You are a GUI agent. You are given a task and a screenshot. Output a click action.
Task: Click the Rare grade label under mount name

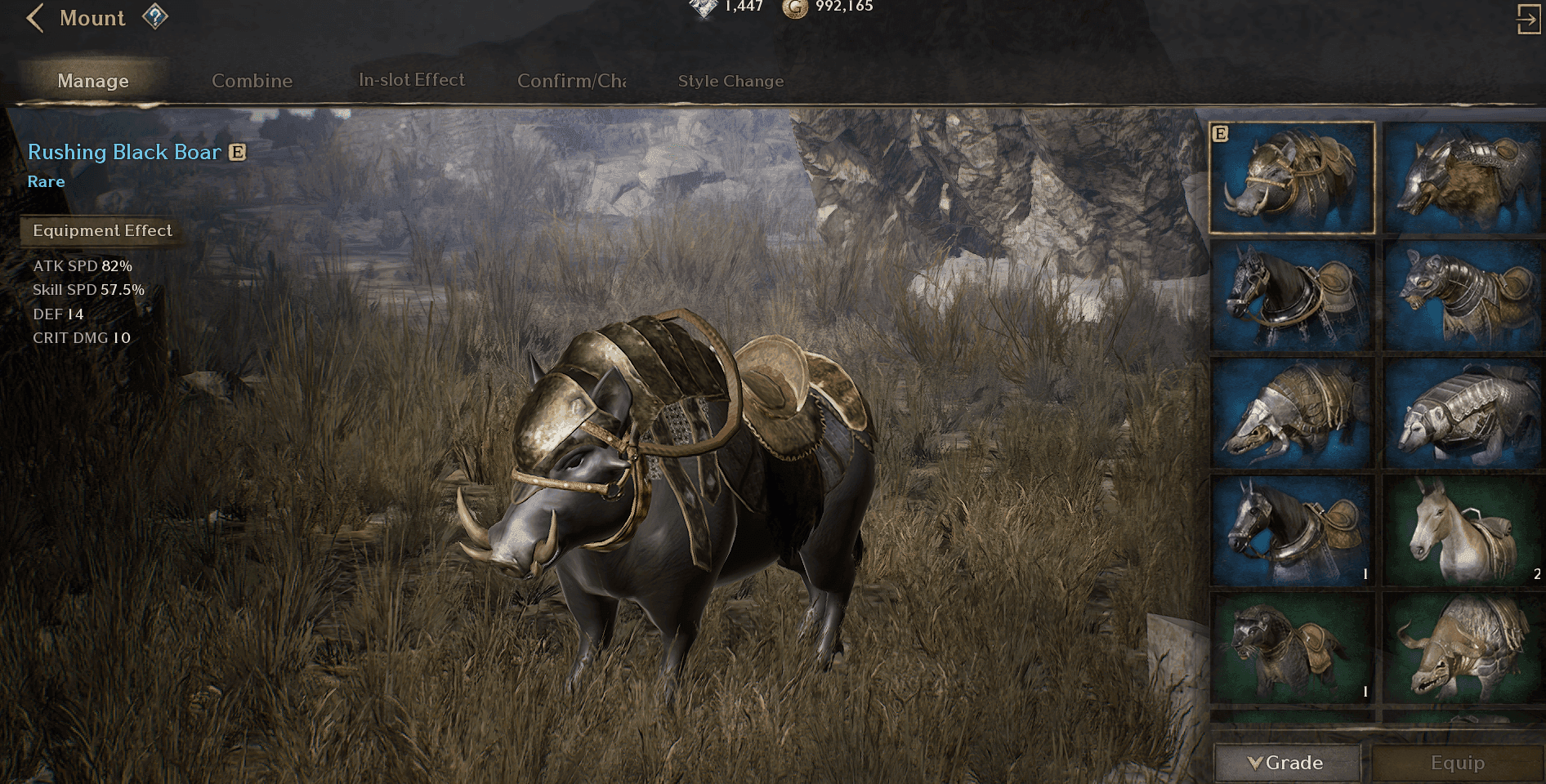46,181
